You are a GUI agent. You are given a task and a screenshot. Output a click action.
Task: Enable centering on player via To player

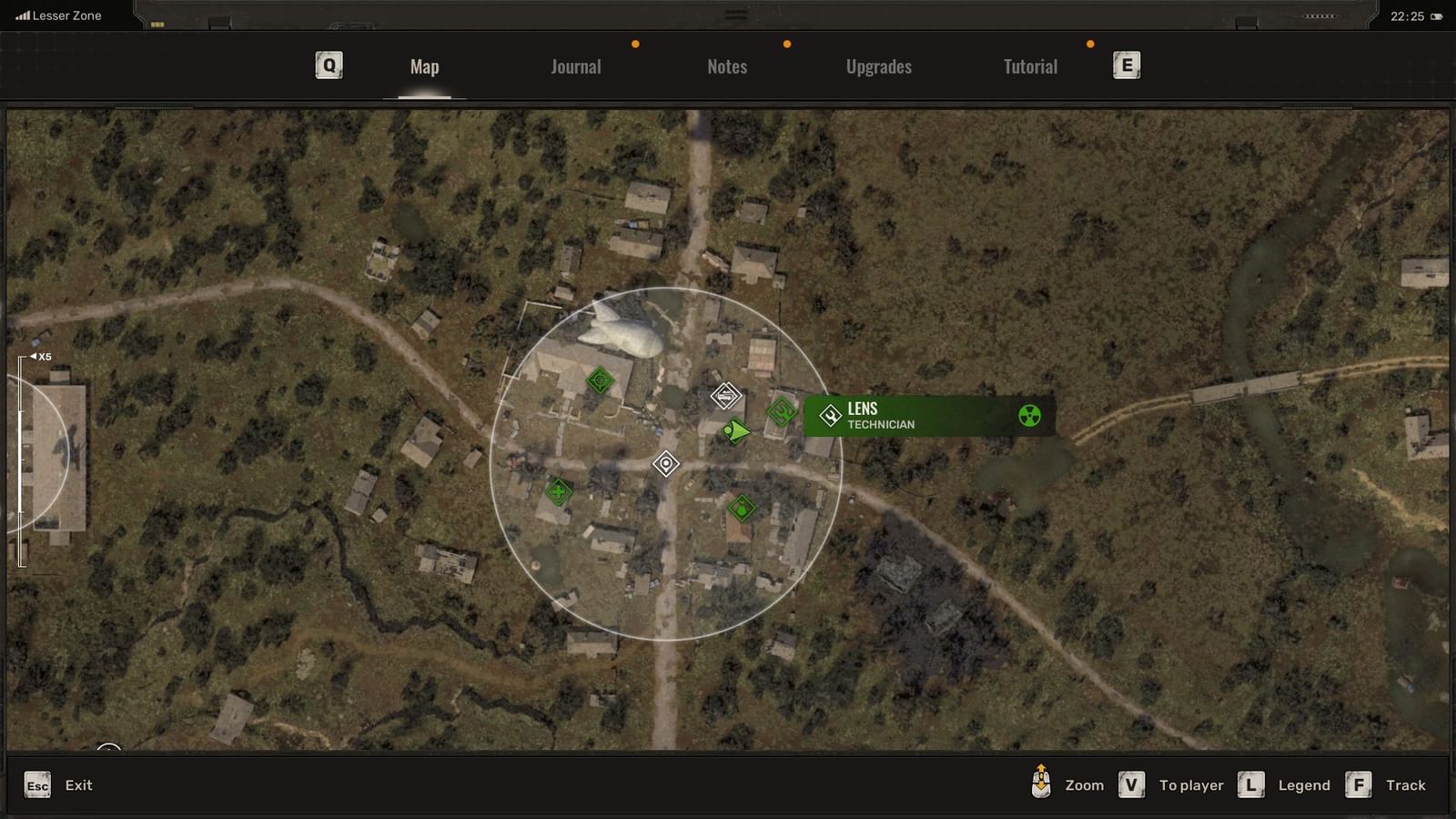coord(1131,784)
